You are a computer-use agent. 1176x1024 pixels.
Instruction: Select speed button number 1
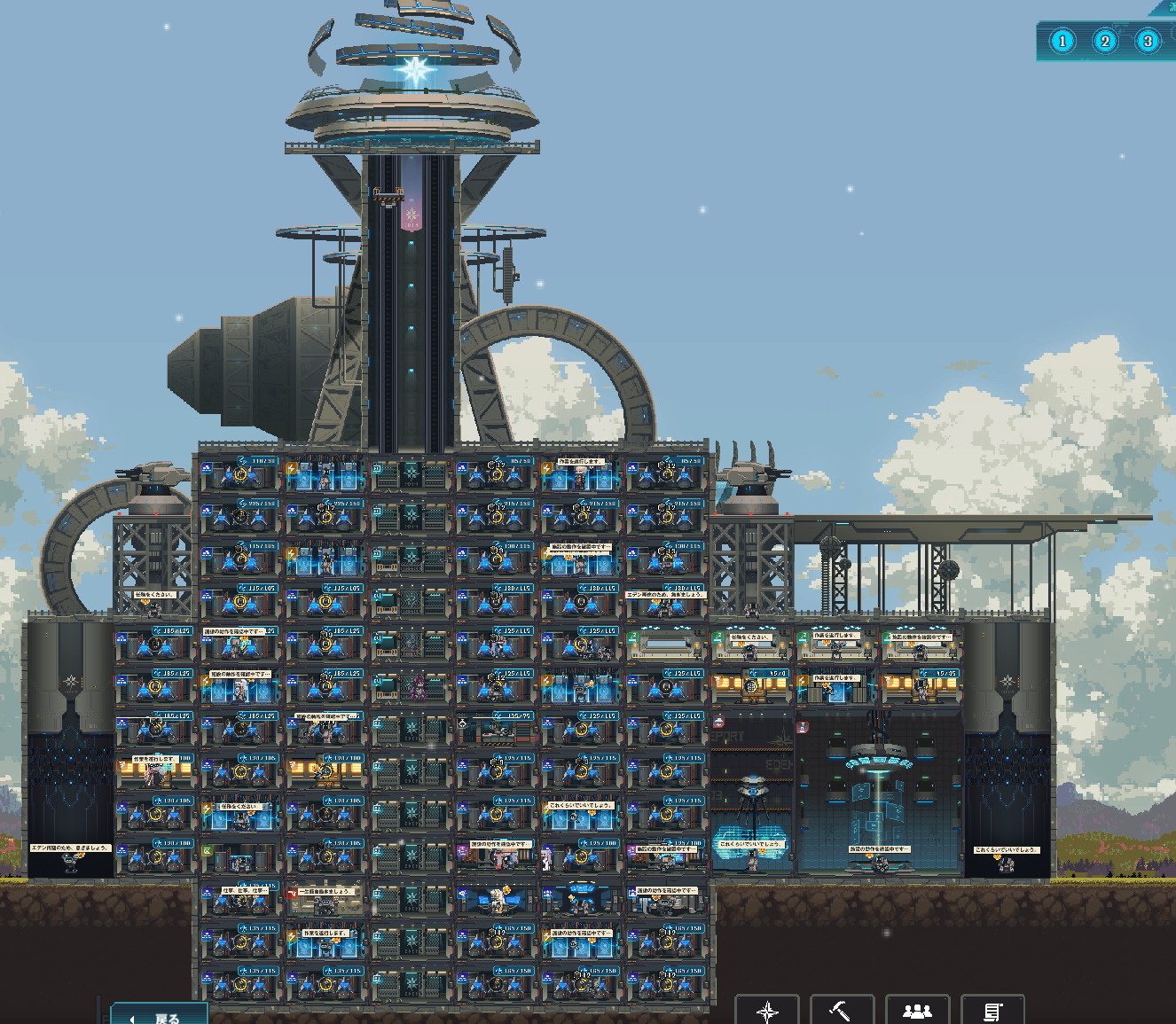(1062, 41)
